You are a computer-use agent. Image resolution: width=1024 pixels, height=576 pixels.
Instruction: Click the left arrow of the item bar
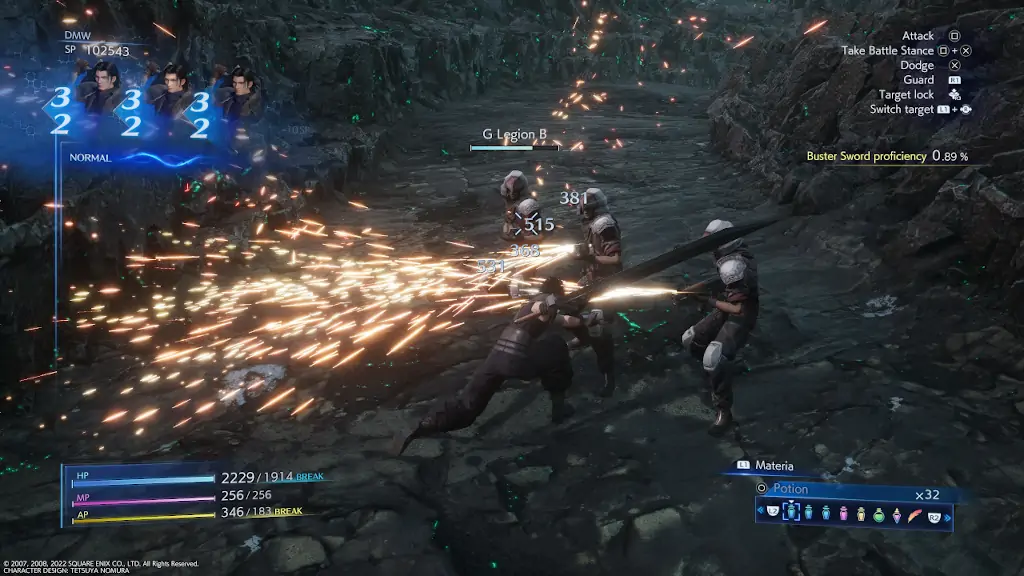pyautogui.click(x=760, y=513)
